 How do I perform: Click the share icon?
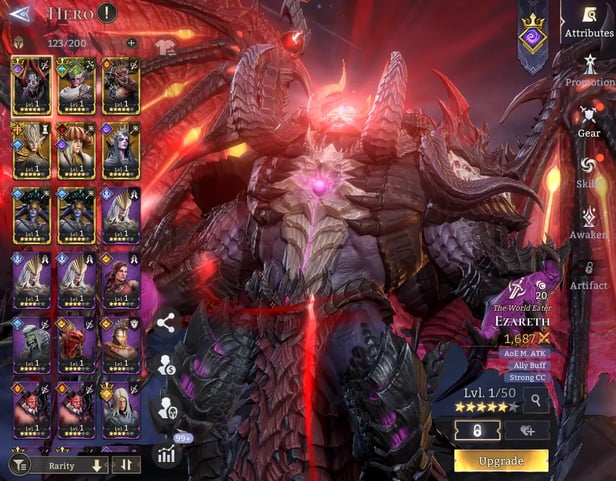[166, 322]
